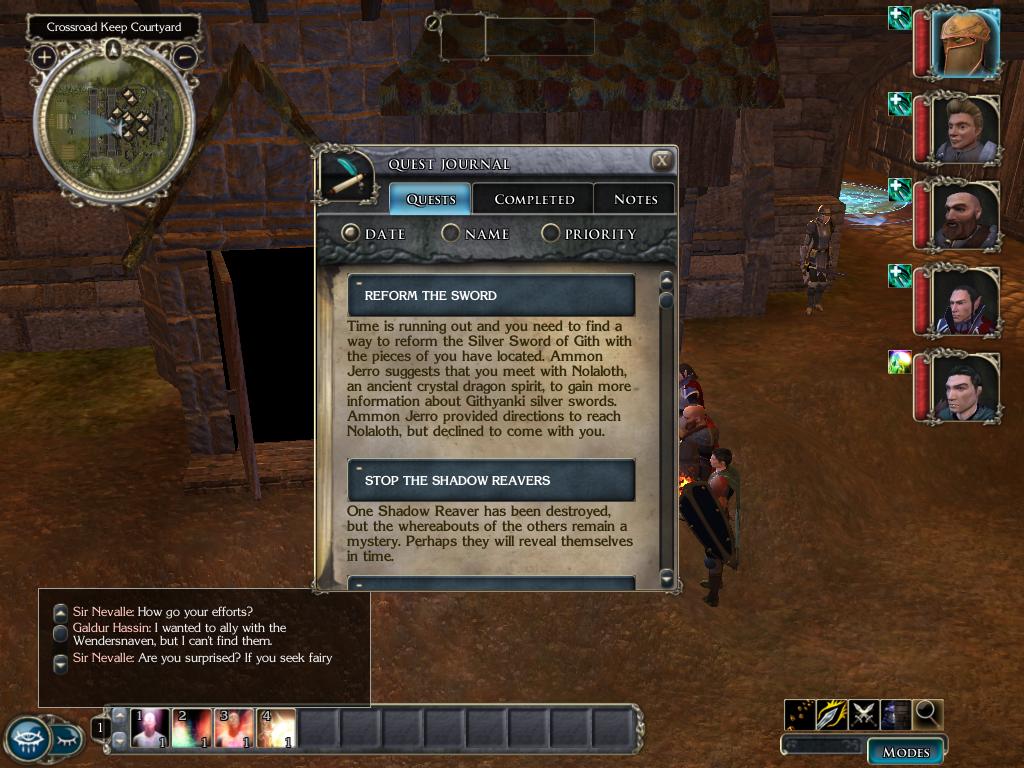Screen dimensions: 1024x768
Task: Sort quests by Name
Action: (451, 233)
